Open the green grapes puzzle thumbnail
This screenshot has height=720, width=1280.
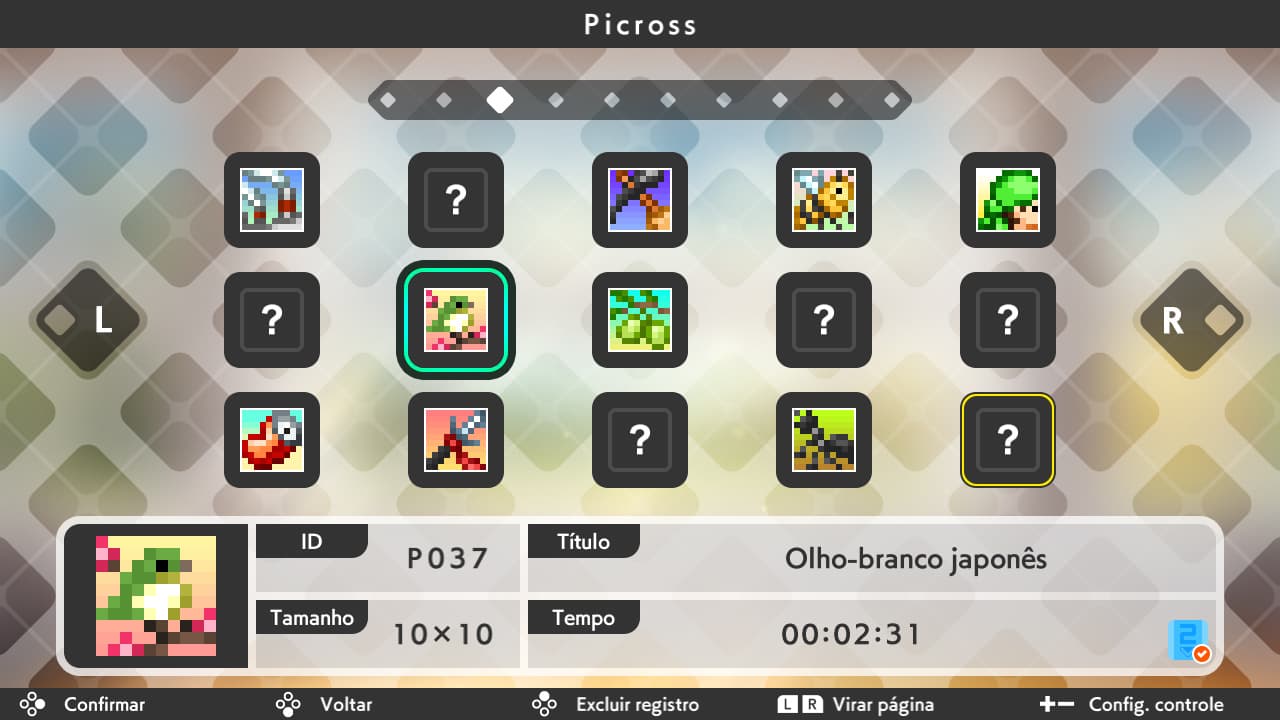pyautogui.click(x=640, y=320)
